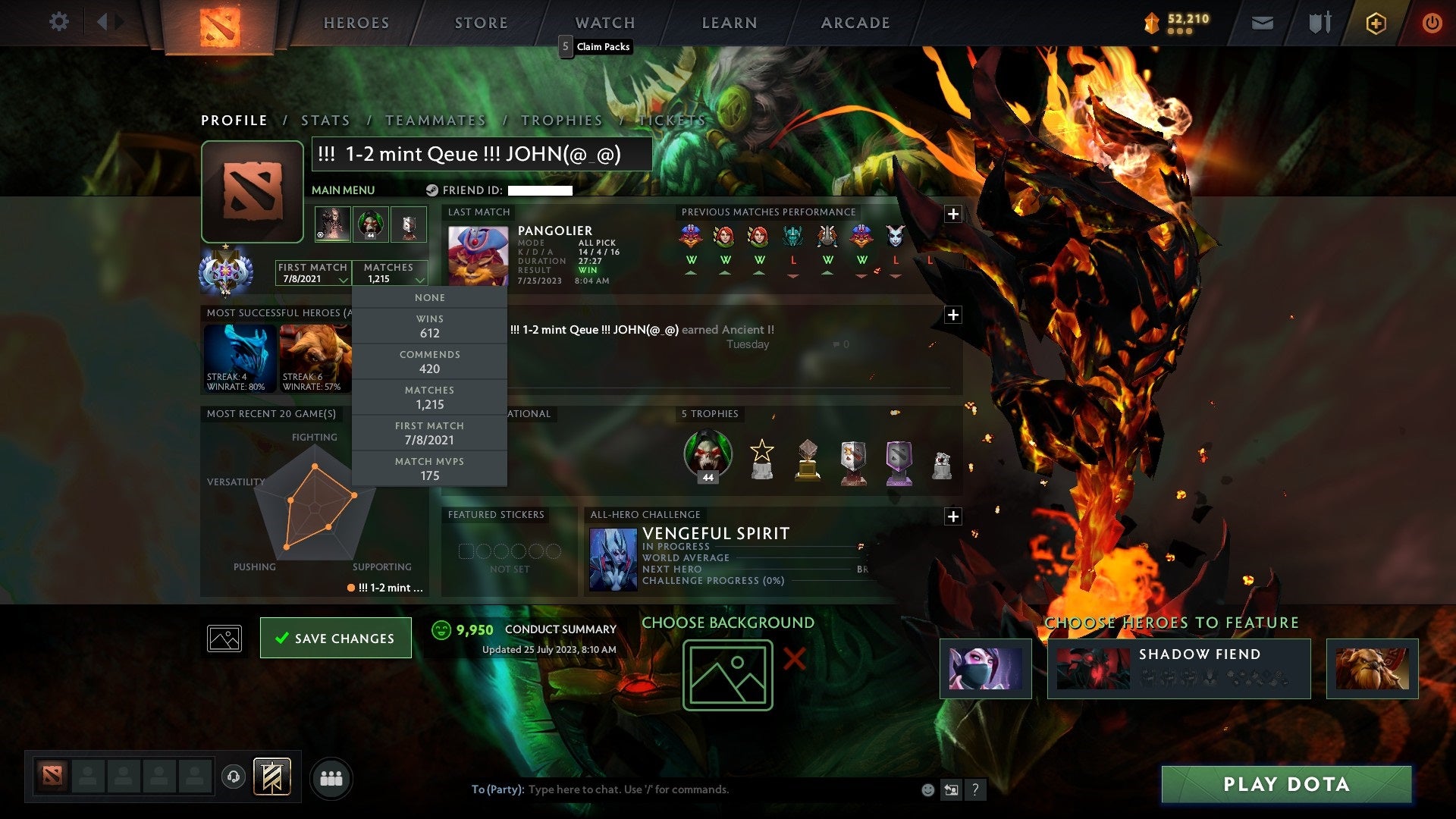The image size is (1456, 819).
Task: Open the armory shield-and-sword icon
Action: point(1319,23)
